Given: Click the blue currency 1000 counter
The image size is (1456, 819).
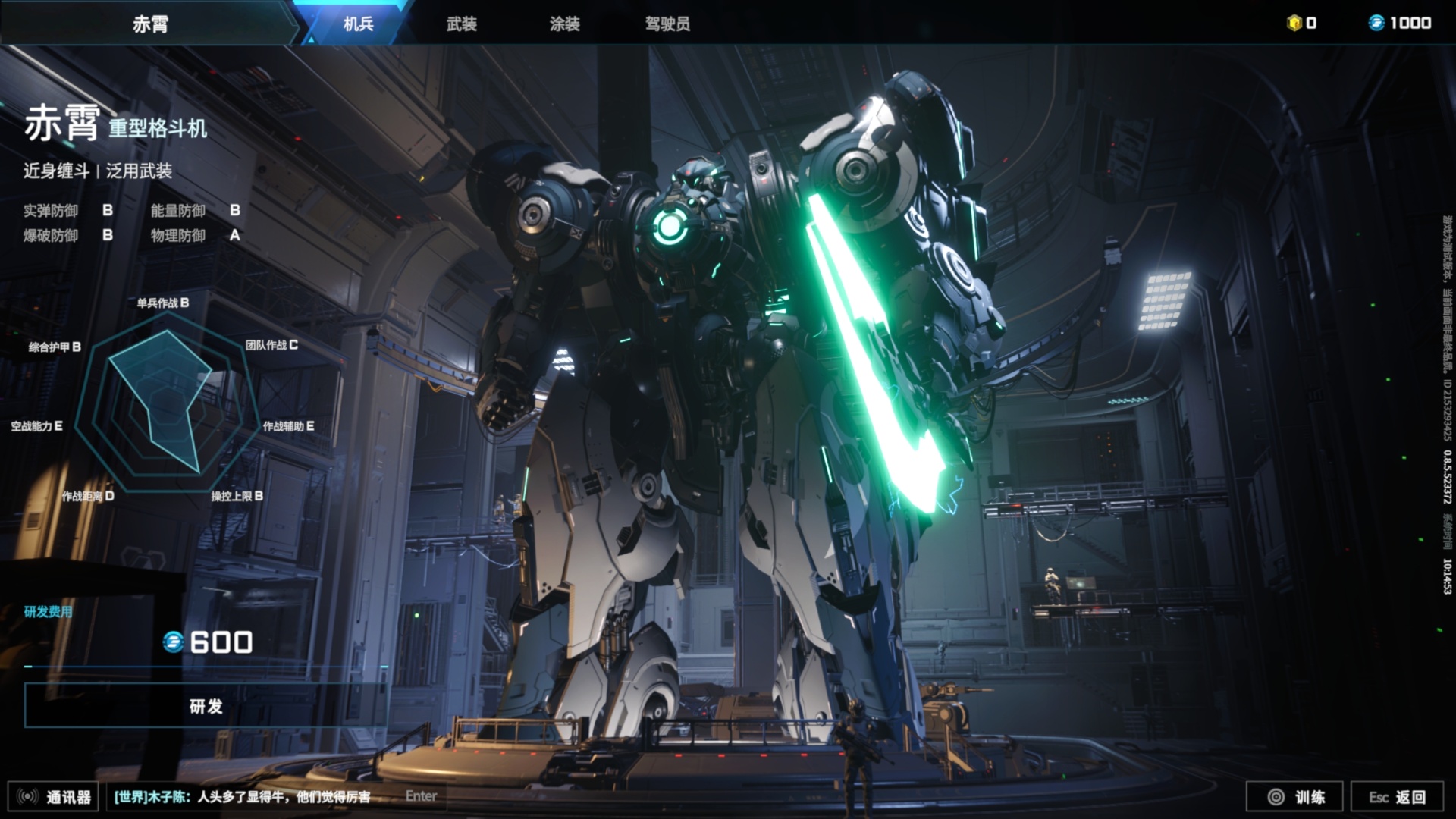Looking at the screenshot, I should [x=1400, y=23].
